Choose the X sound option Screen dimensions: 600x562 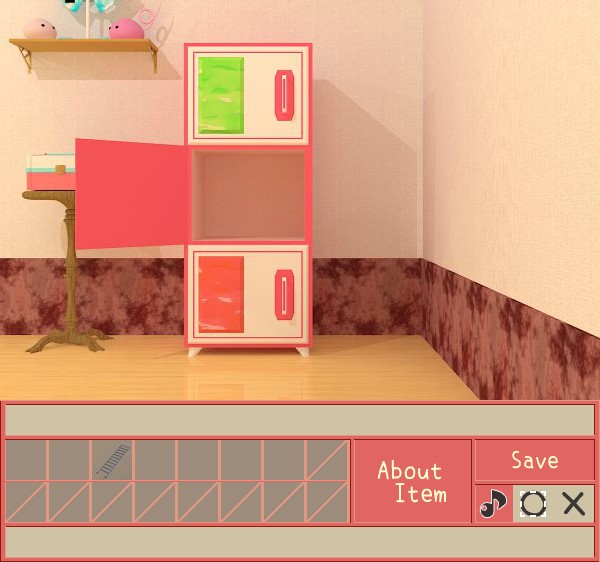tap(574, 503)
